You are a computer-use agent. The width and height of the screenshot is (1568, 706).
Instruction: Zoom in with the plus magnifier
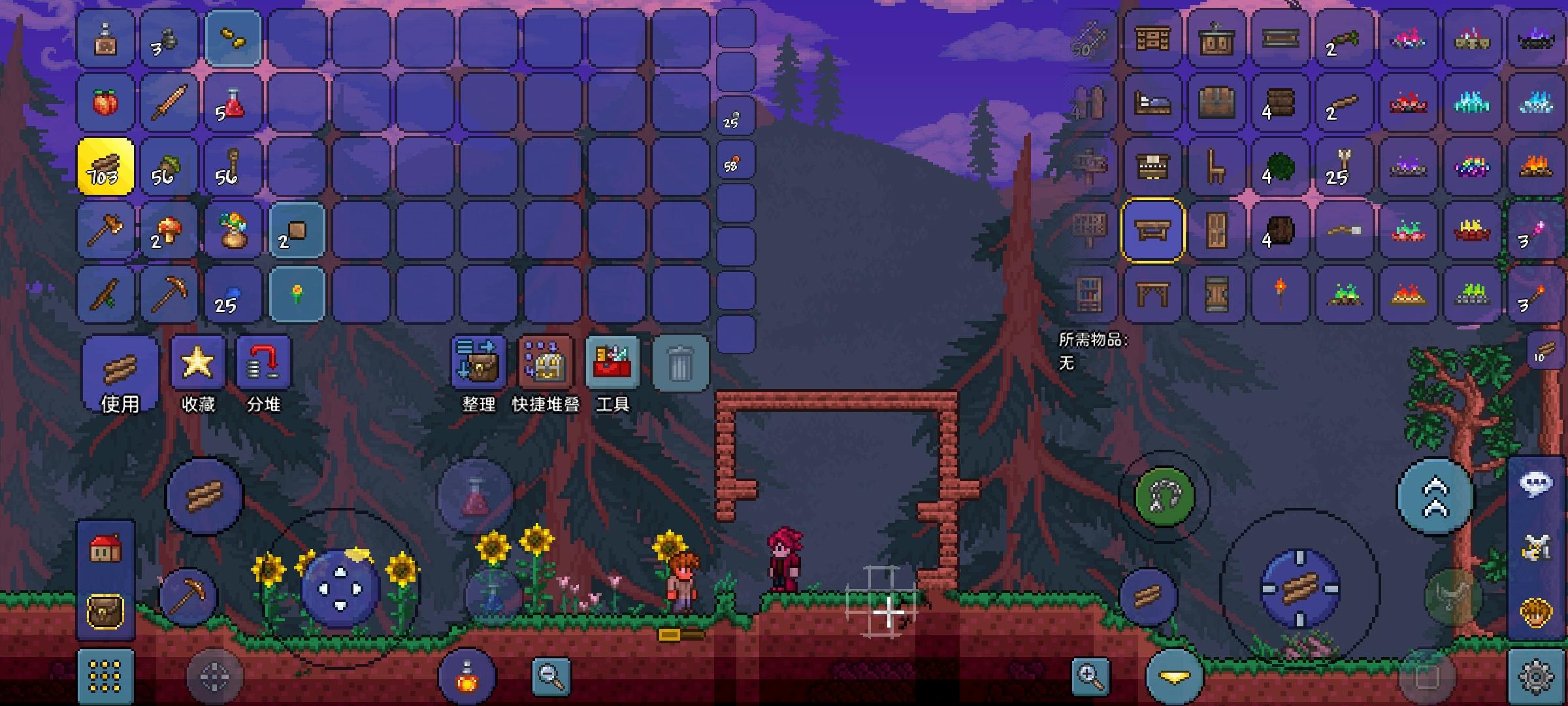click(x=1090, y=676)
